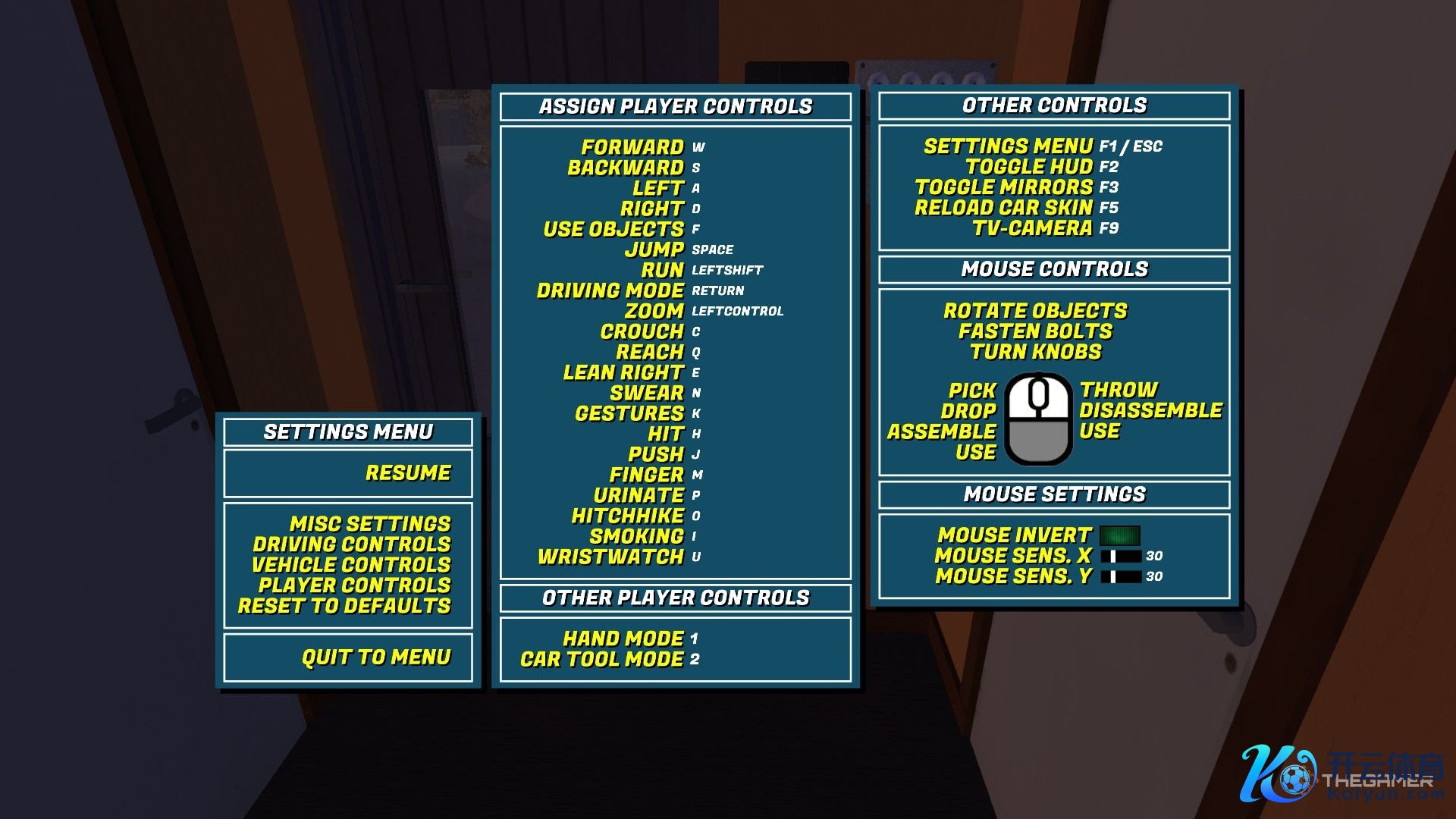Open Misc Settings
The height and width of the screenshot is (819, 1456).
(370, 524)
